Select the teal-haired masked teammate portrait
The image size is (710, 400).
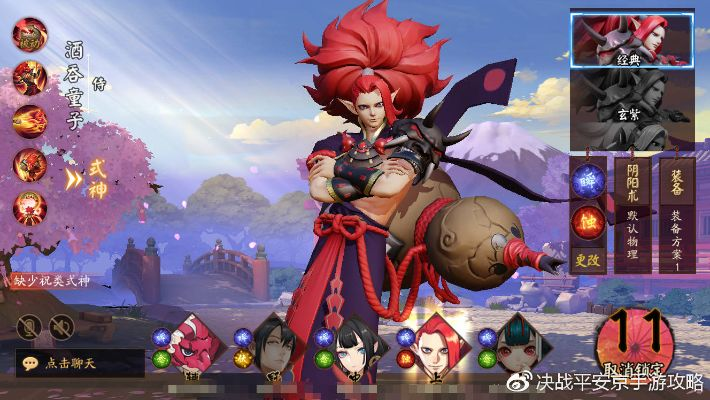point(521,347)
